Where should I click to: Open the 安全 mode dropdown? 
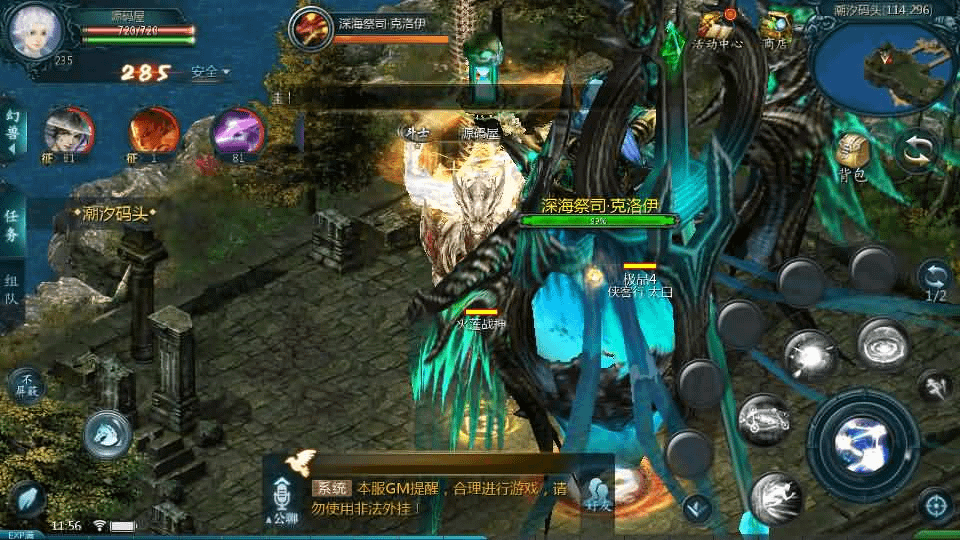210,72
